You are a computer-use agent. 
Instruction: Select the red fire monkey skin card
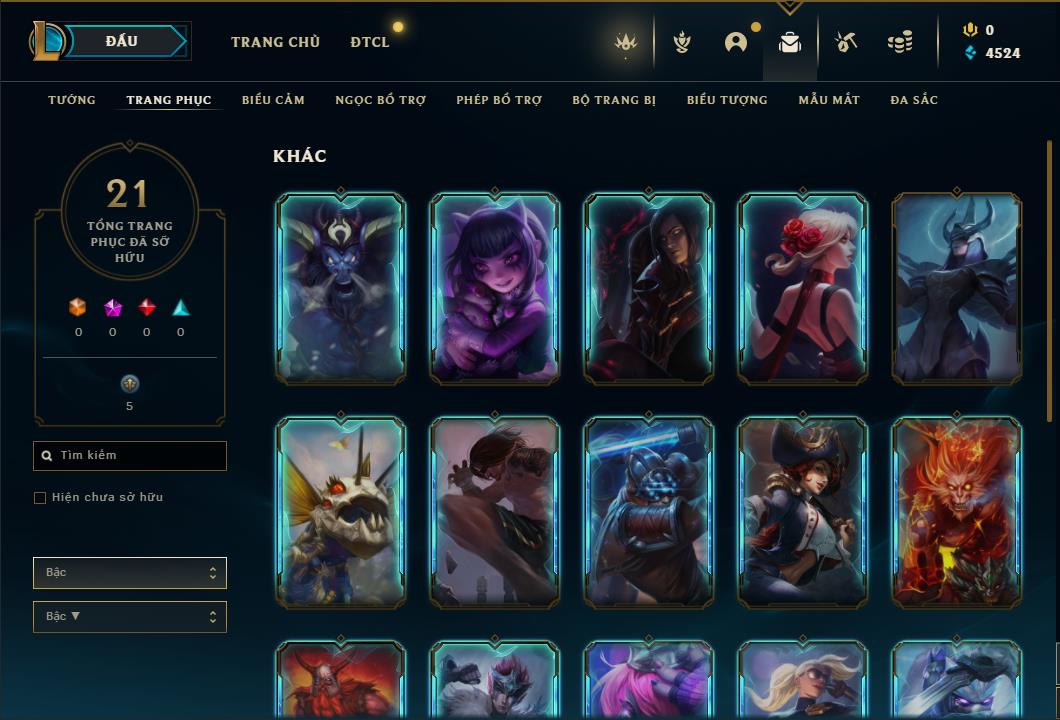pos(956,512)
